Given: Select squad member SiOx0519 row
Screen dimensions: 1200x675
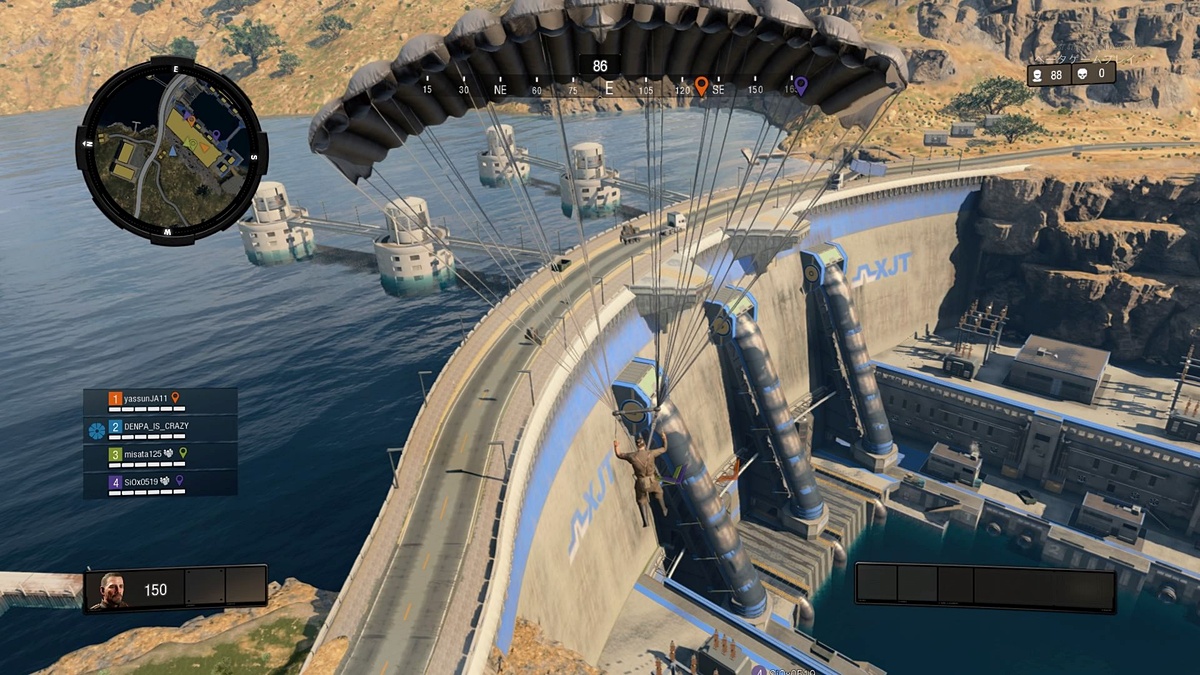Looking at the screenshot, I should 160,484.
